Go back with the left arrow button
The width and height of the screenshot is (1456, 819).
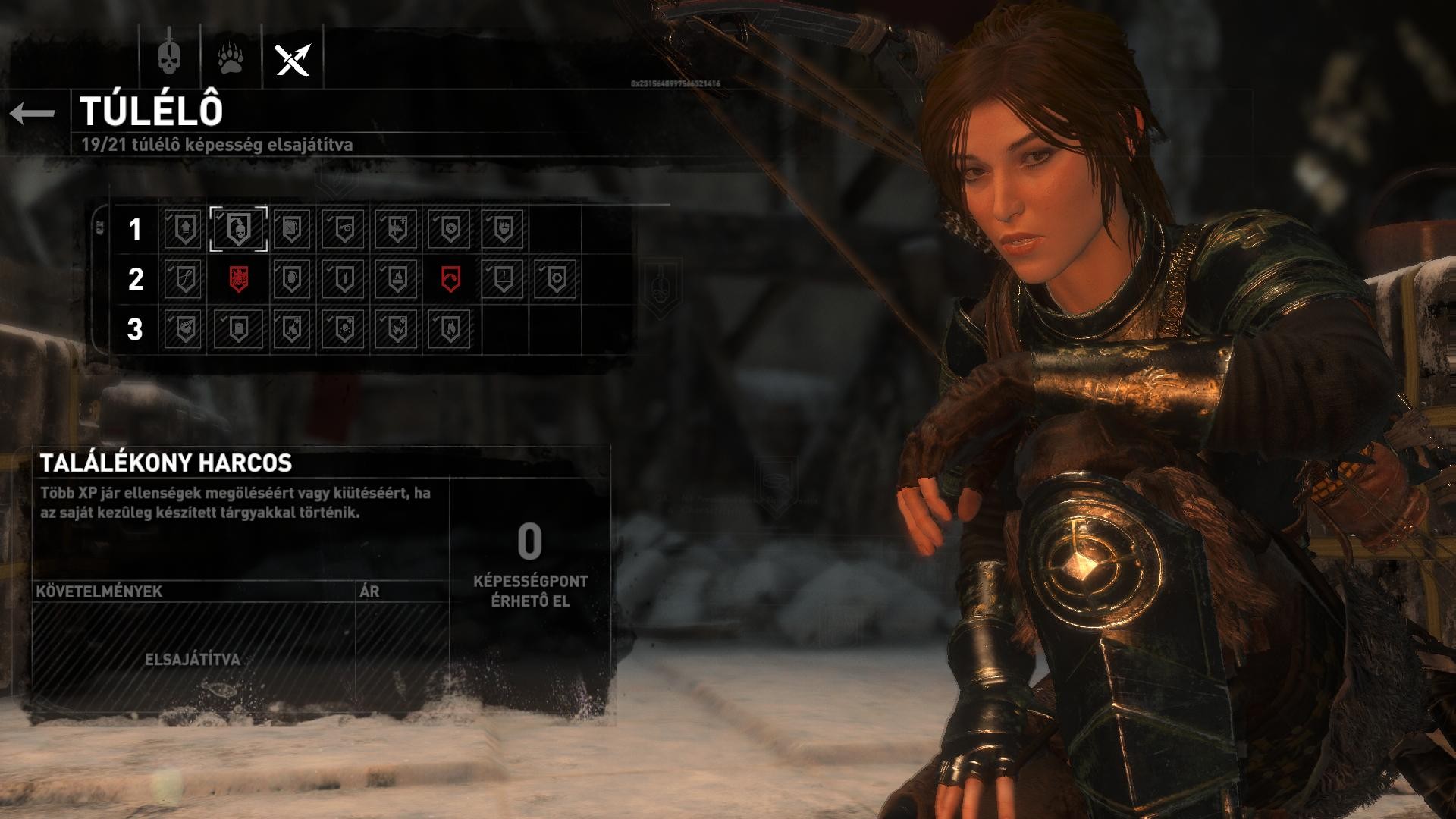tap(33, 114)
